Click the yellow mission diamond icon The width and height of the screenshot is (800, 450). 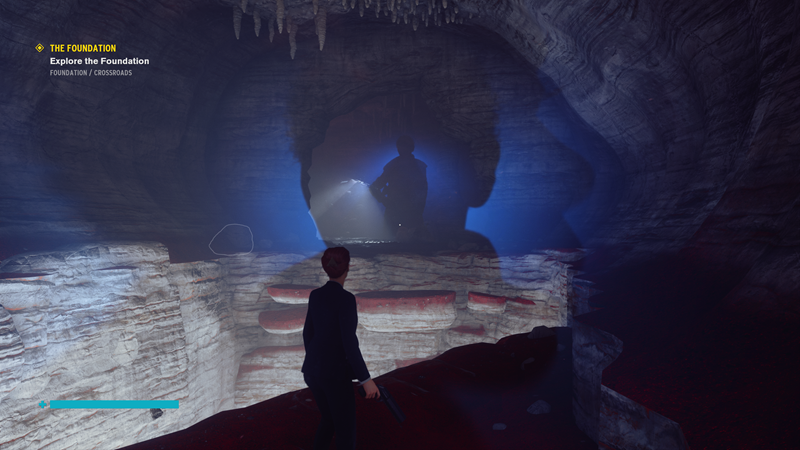40,47
